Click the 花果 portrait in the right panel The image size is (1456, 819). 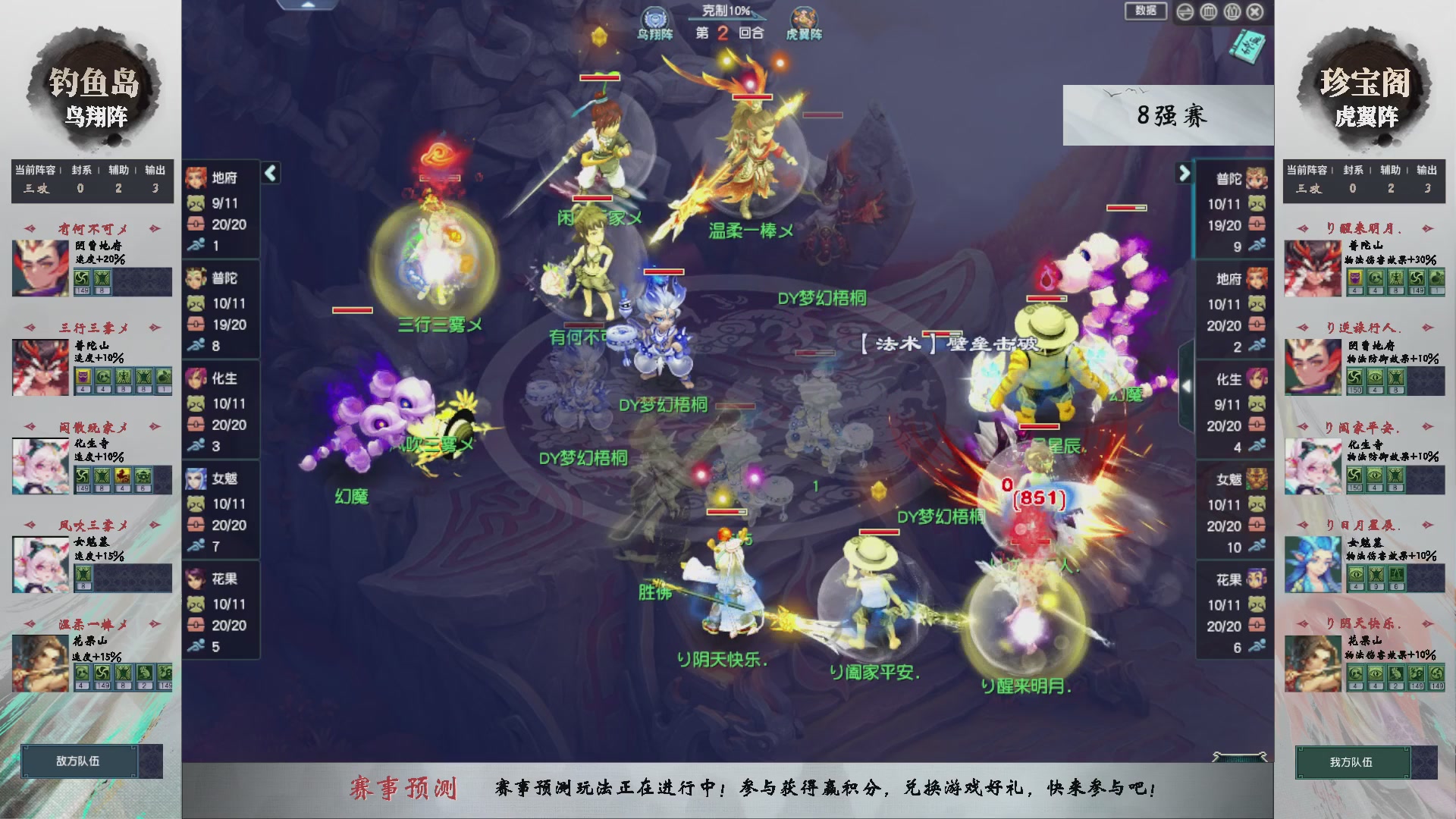click(x=1256, y=580)
